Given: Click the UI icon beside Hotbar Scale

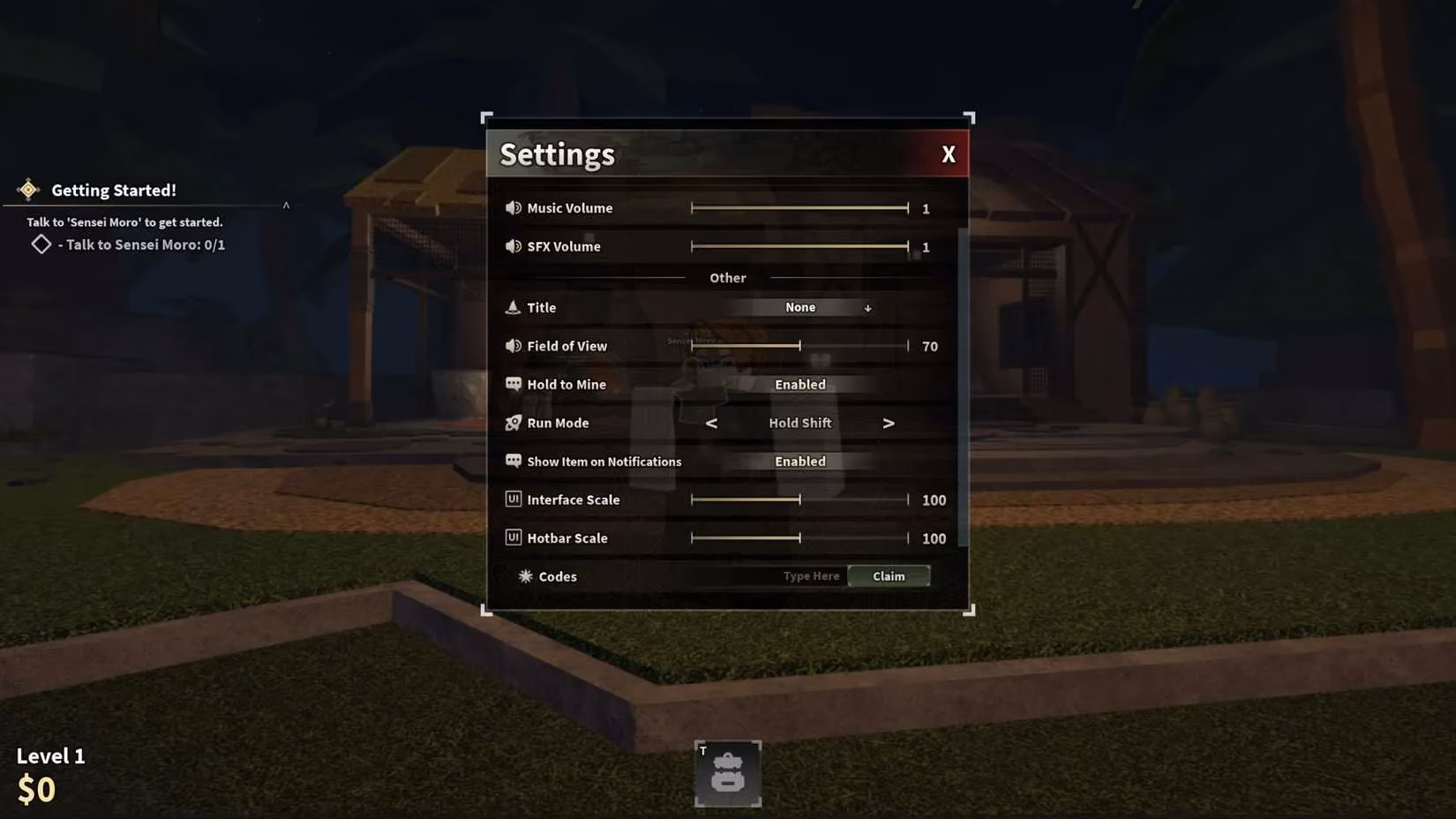Looking at the screenshot, I should pyautogui.click(x=514, y=537).
